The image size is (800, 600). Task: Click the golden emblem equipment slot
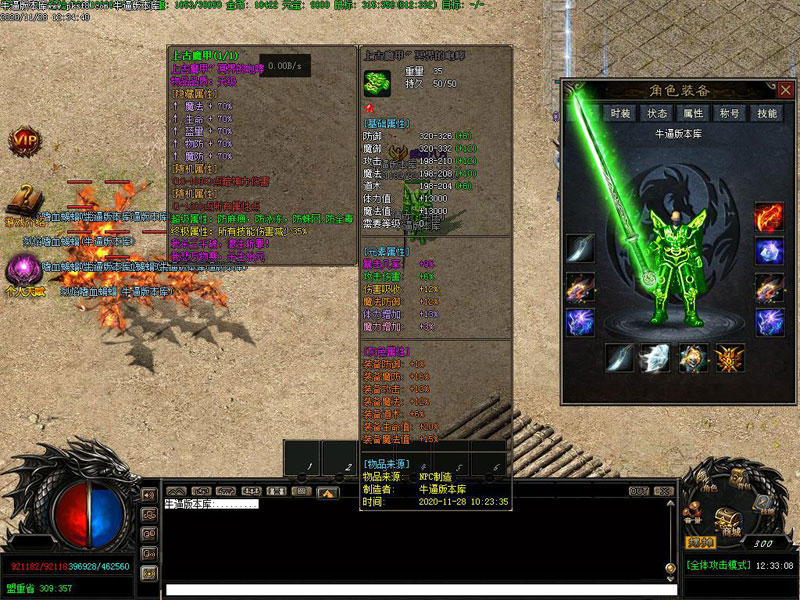tap(729, 358)
